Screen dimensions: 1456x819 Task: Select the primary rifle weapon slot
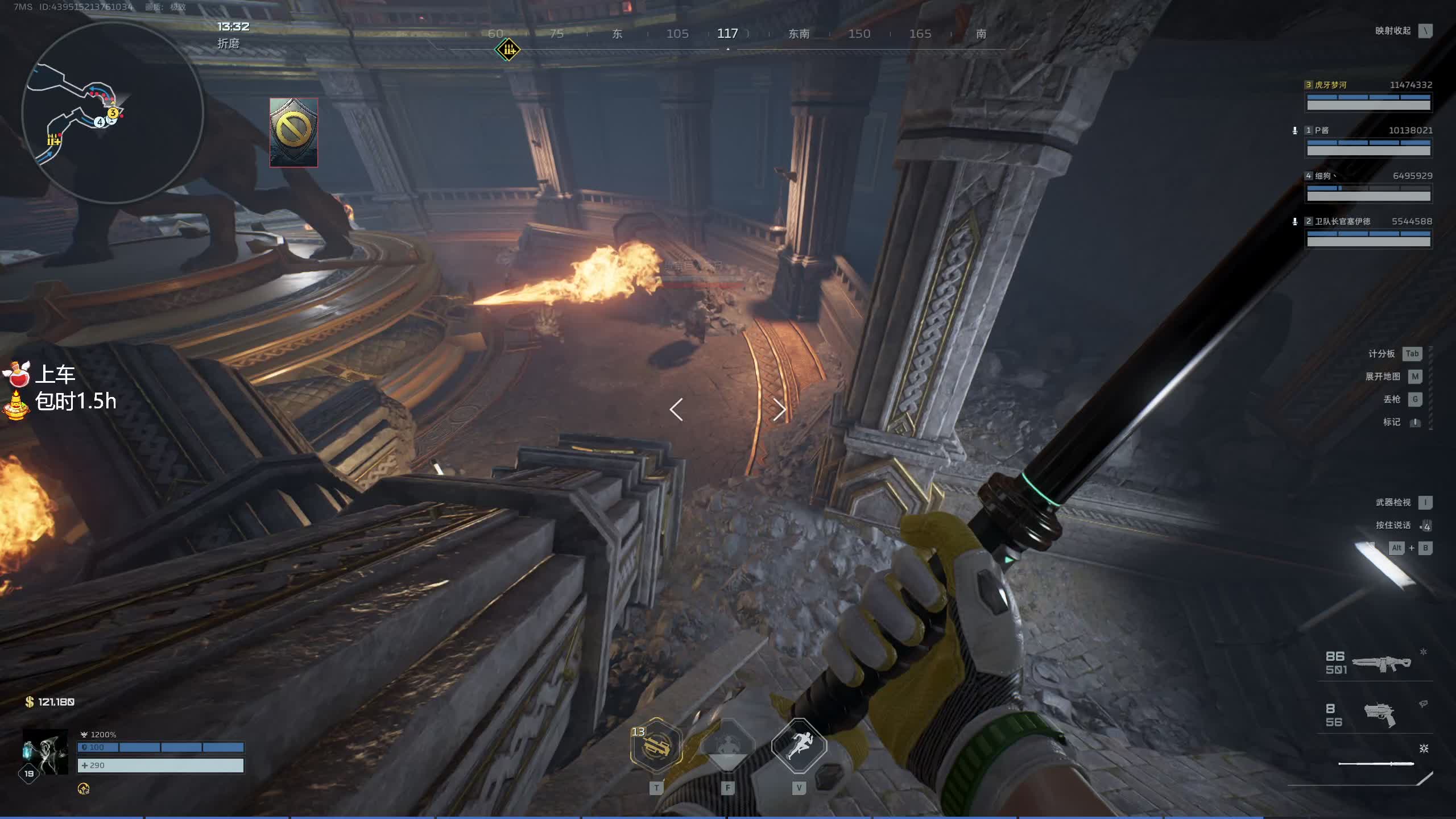click(1380, 663)
